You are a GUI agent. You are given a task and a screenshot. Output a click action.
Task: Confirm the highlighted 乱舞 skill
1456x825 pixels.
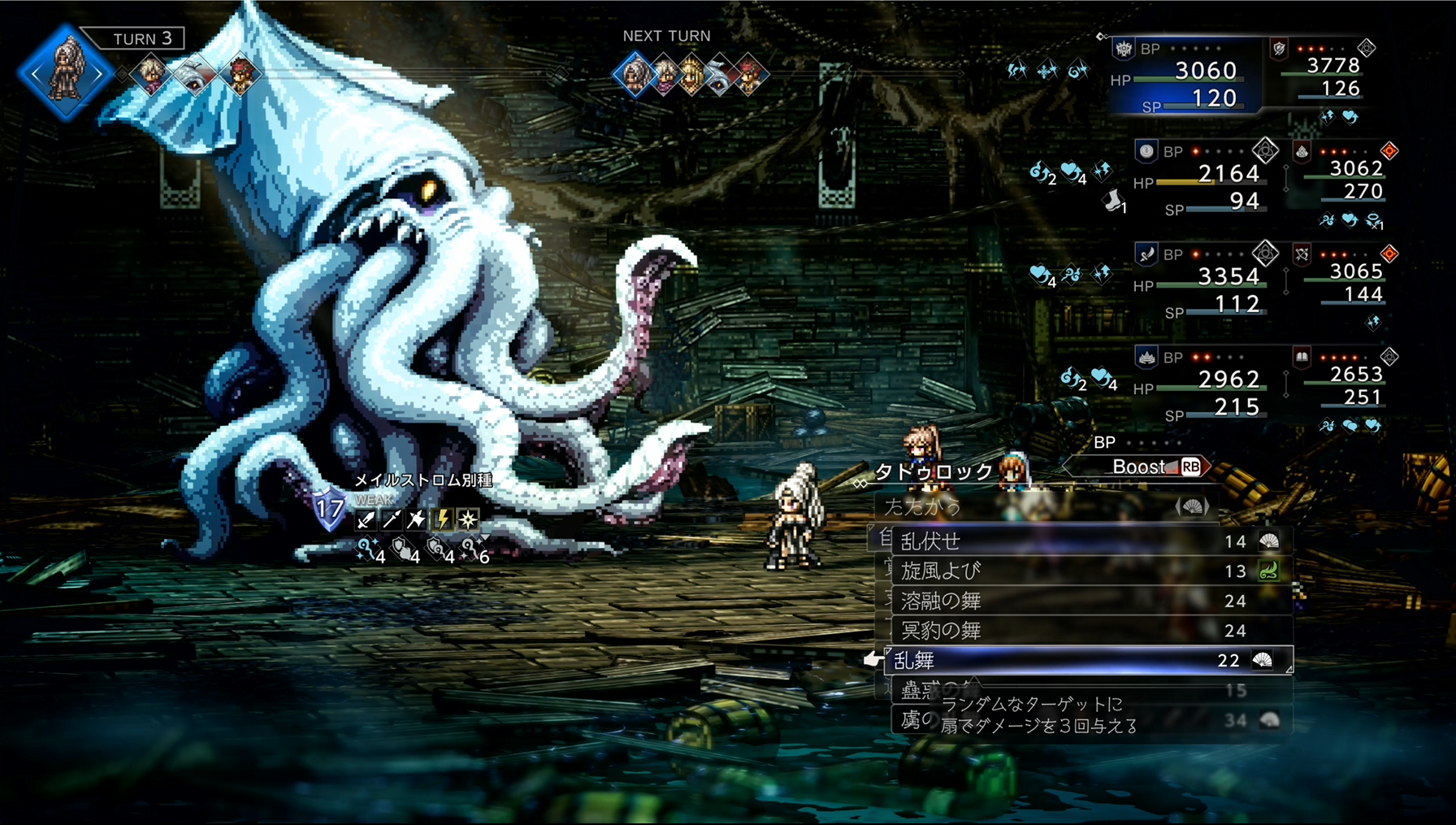(x=1089, y=661)
